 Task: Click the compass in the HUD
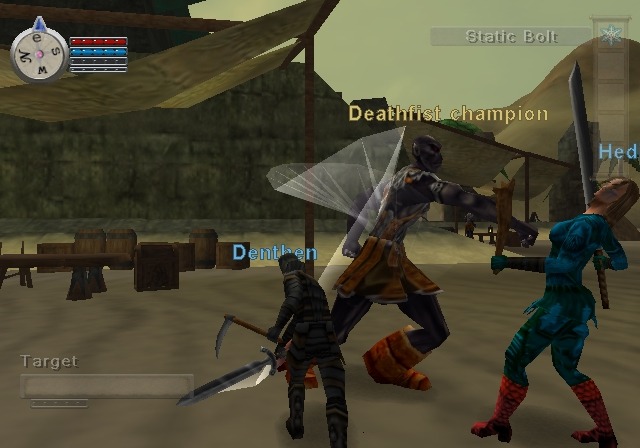[x=38, y=52]
